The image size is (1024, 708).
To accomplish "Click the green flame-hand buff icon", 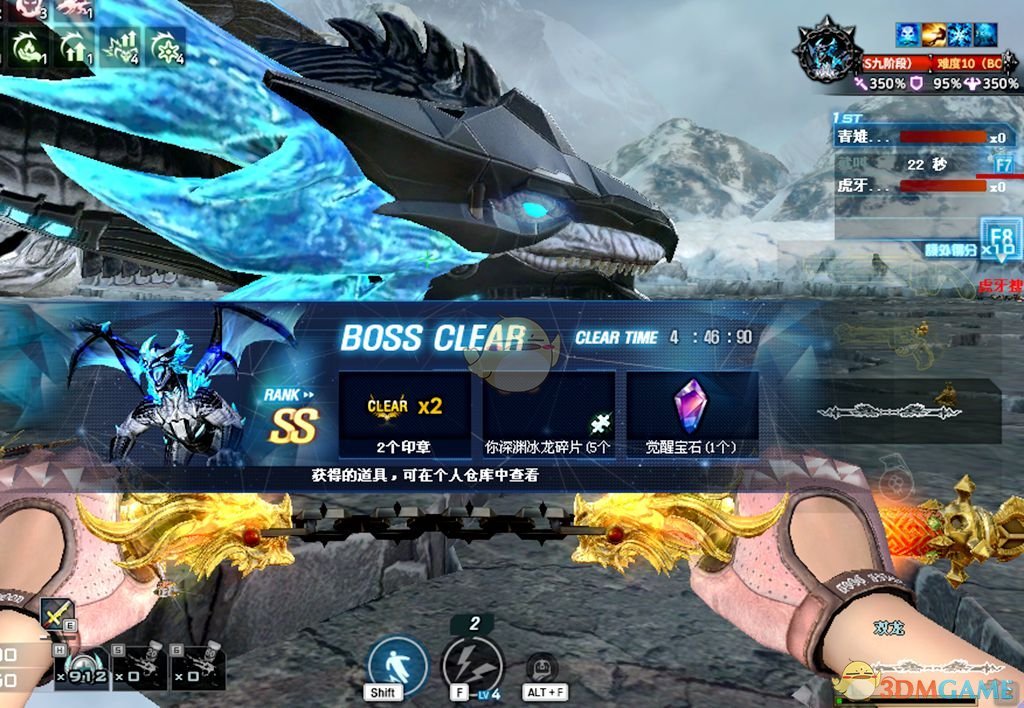I will pos(26,45).
